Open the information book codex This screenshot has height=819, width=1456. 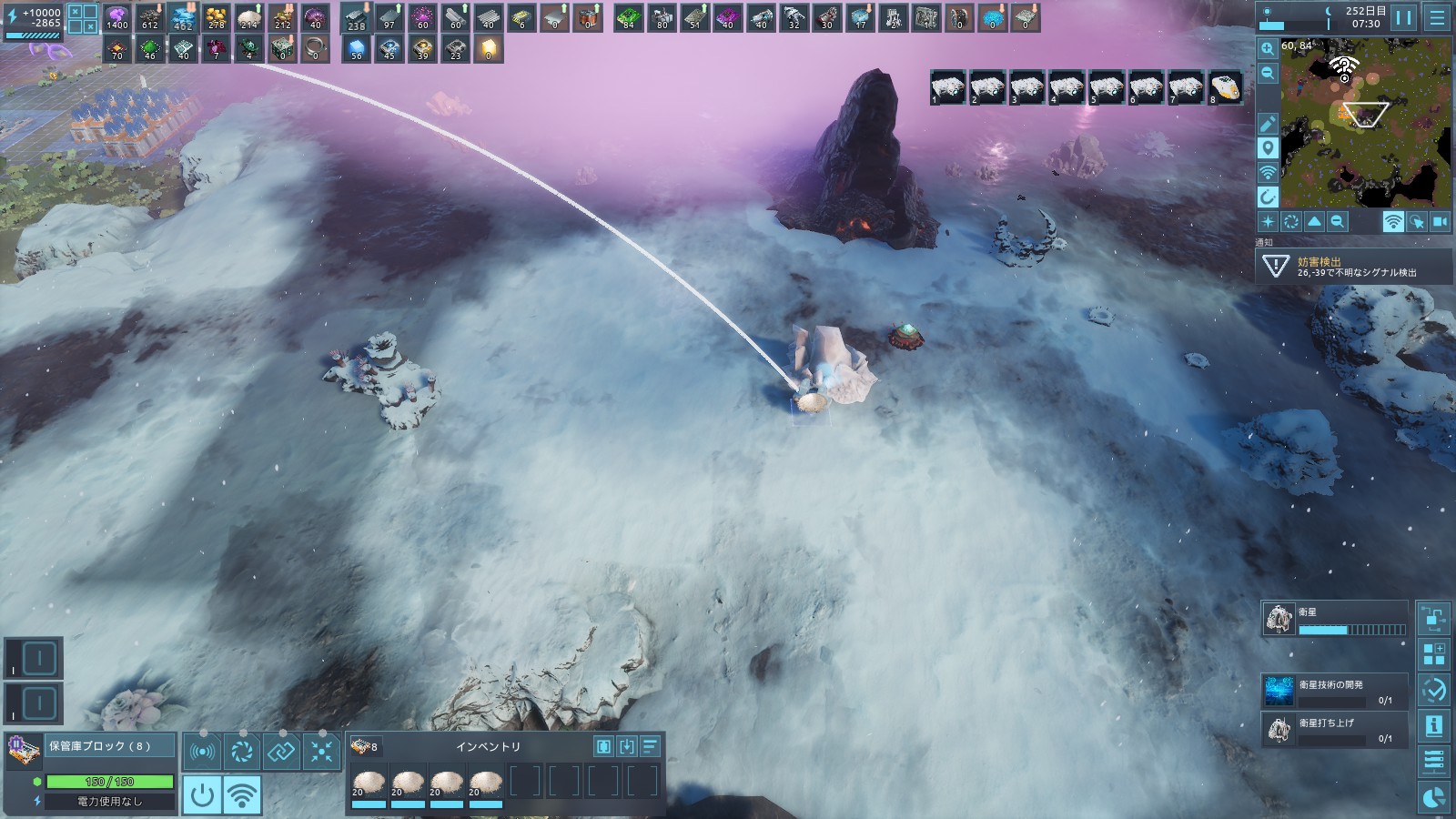1434,725
